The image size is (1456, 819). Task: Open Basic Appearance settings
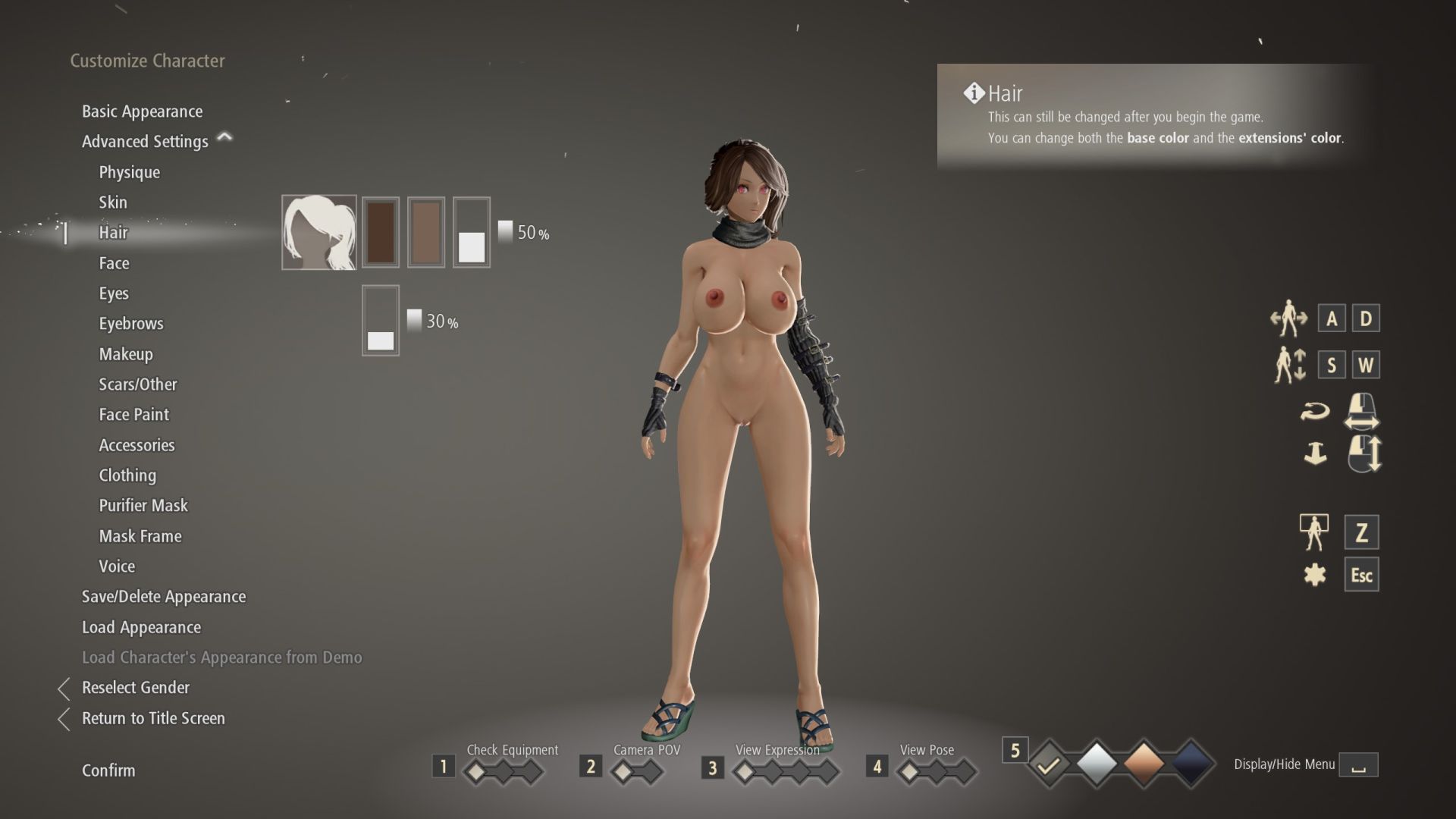(x=142, y=111)
